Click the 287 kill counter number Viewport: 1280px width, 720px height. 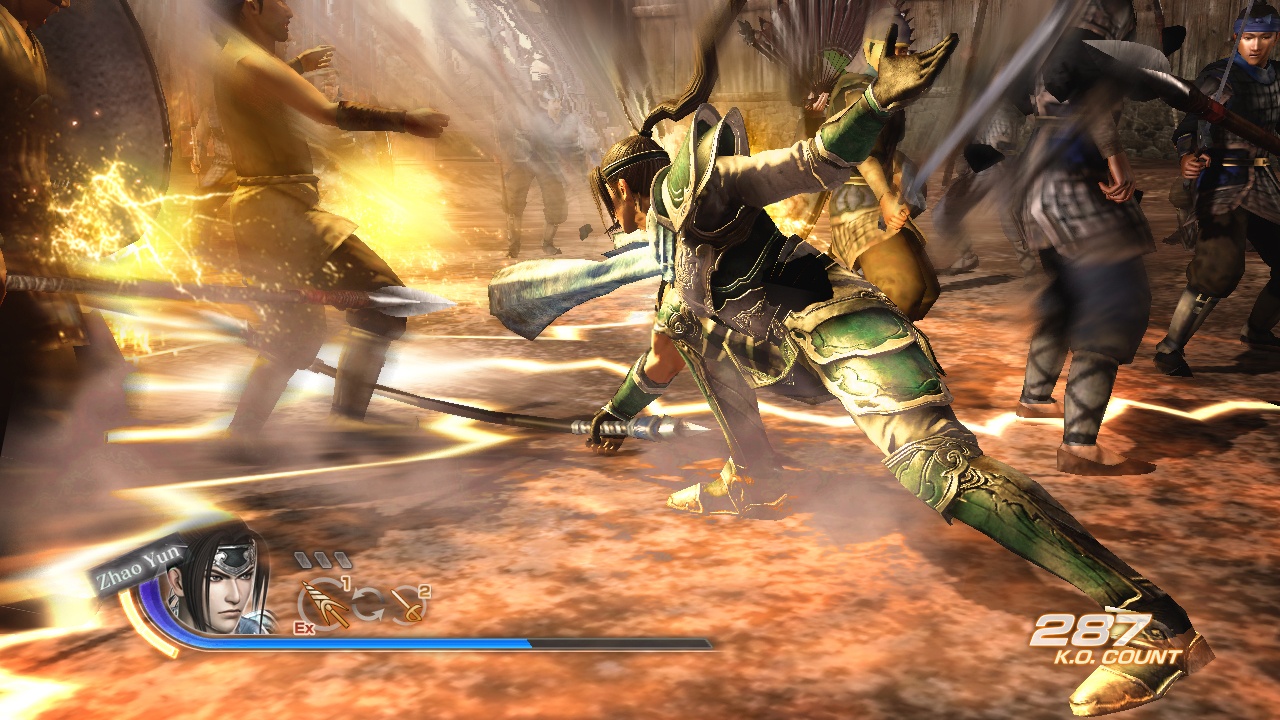[1090, 632]
